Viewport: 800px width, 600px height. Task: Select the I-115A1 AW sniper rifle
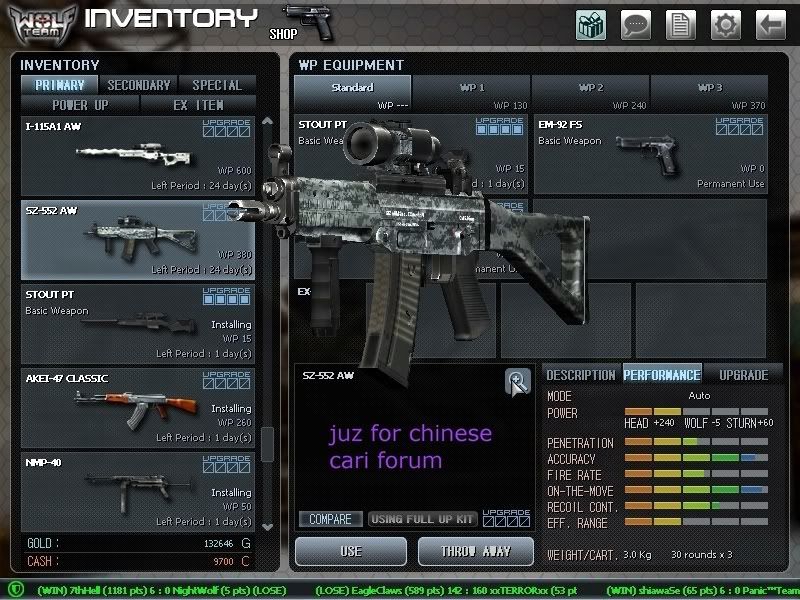(x=138, y=155)
